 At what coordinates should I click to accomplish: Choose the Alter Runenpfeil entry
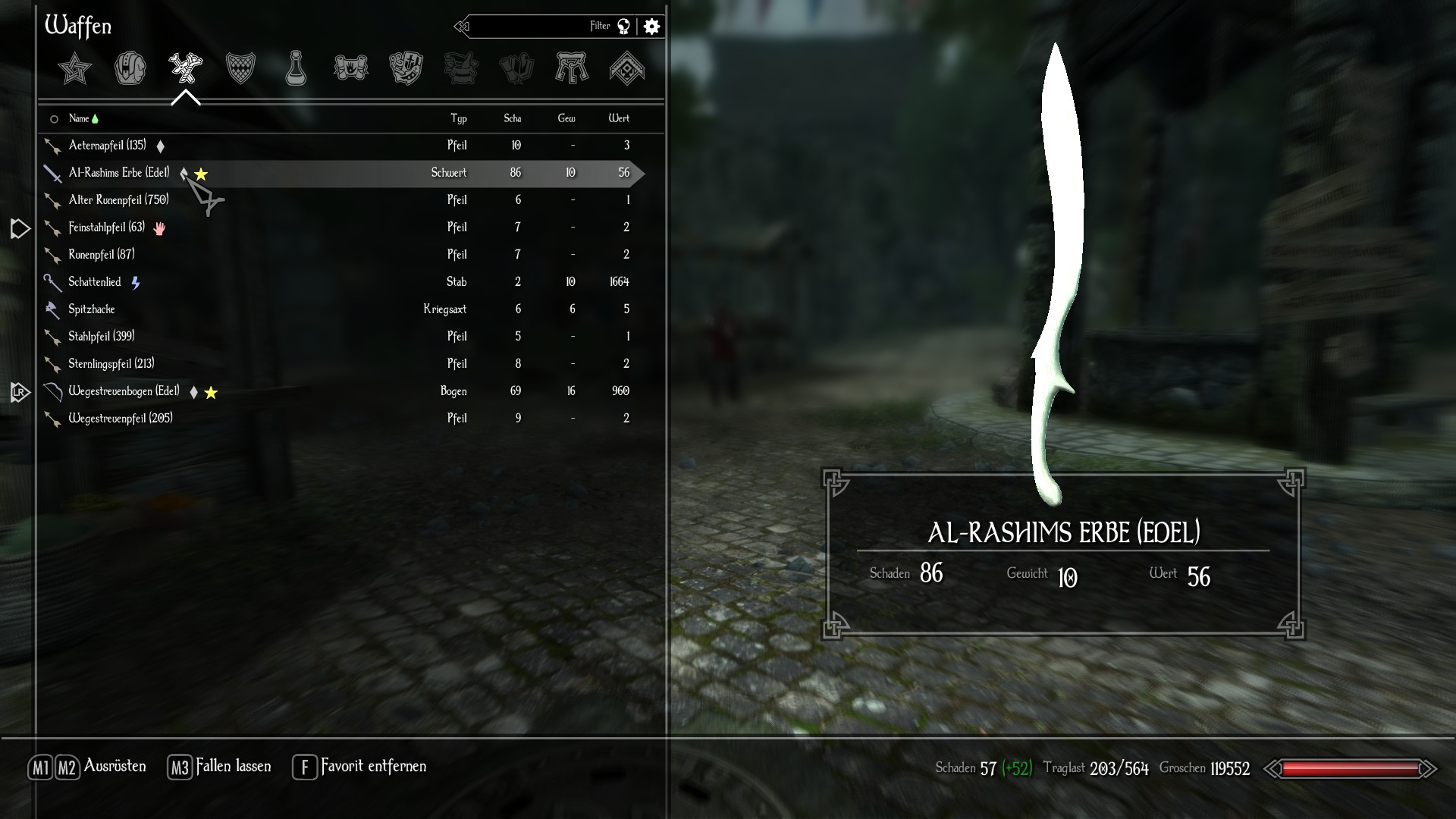[118, 200]
